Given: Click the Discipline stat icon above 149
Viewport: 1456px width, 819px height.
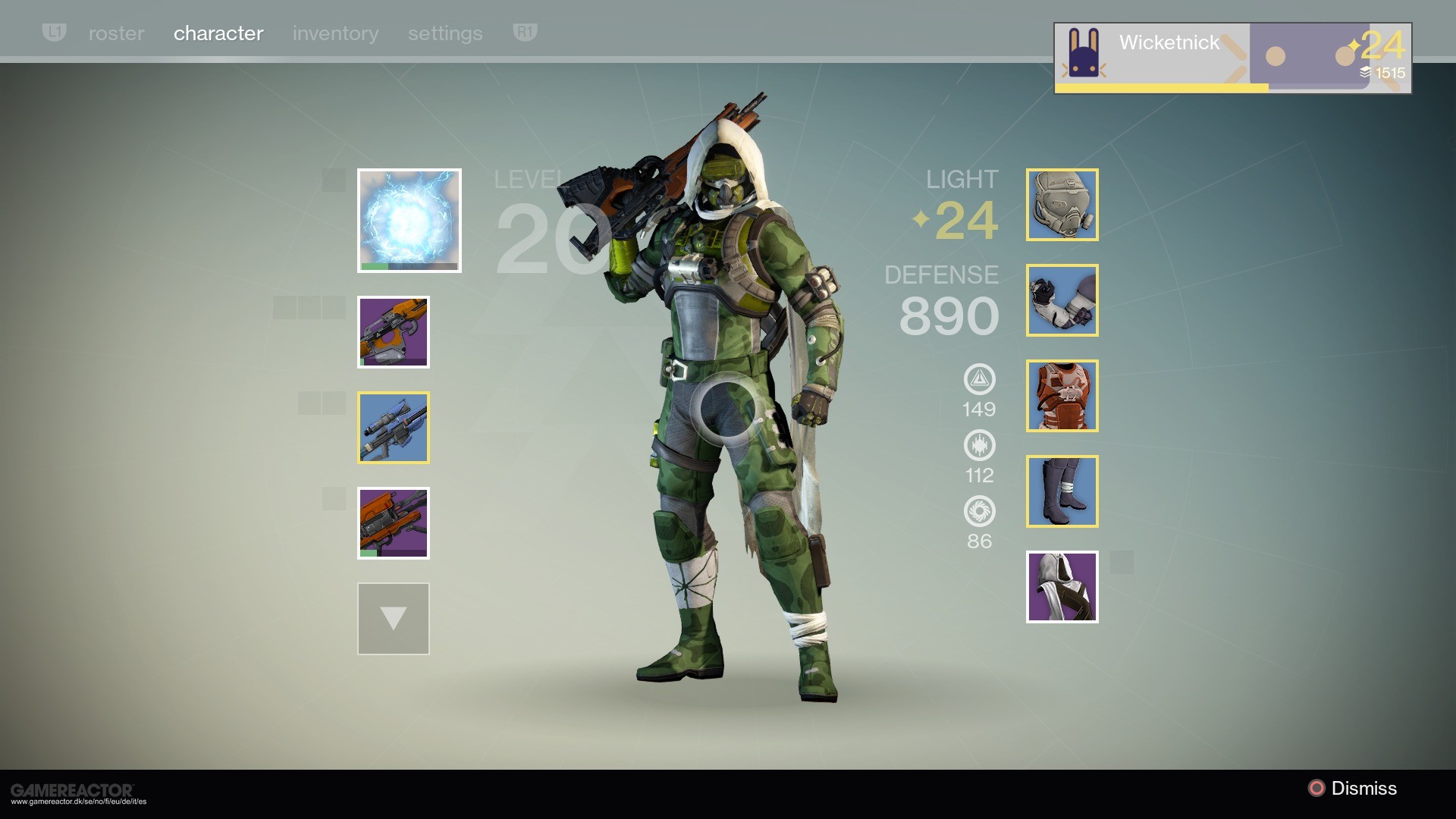Looking at the screenshot, I should [x=980, y=381].
